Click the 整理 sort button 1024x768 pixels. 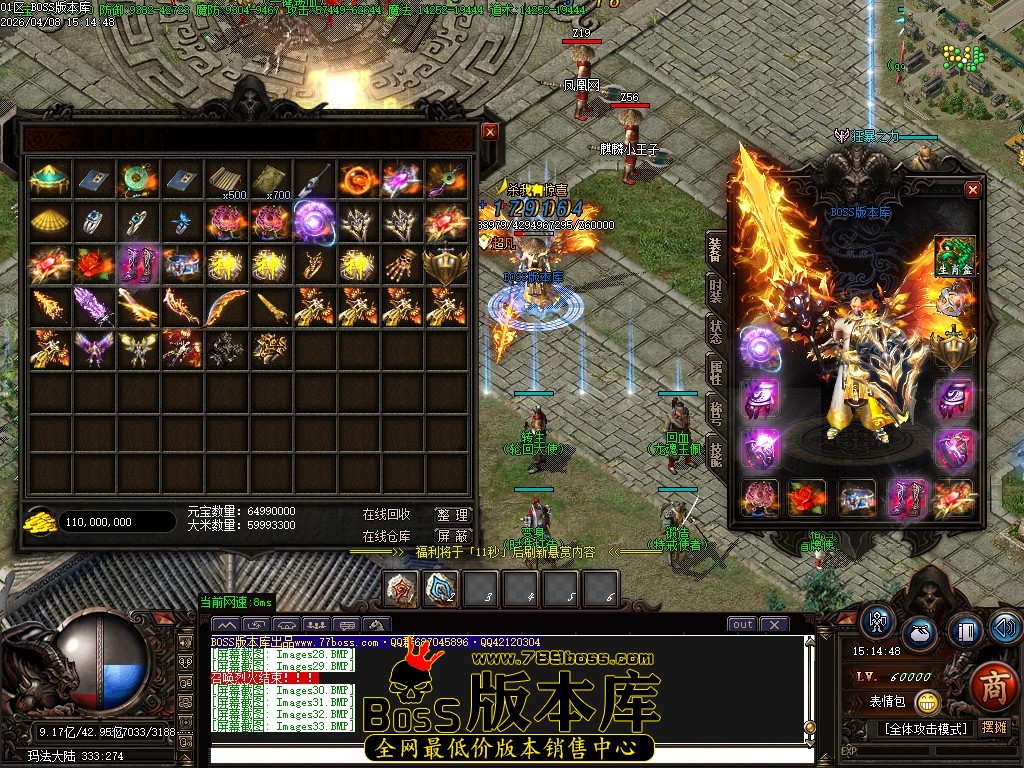[452, 515]
